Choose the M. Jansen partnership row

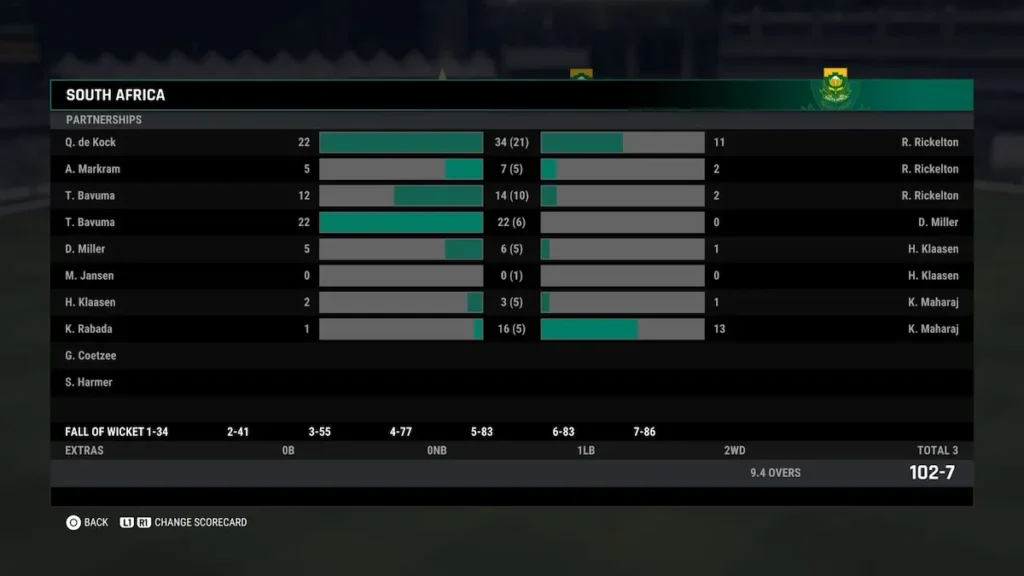[90, 276]
